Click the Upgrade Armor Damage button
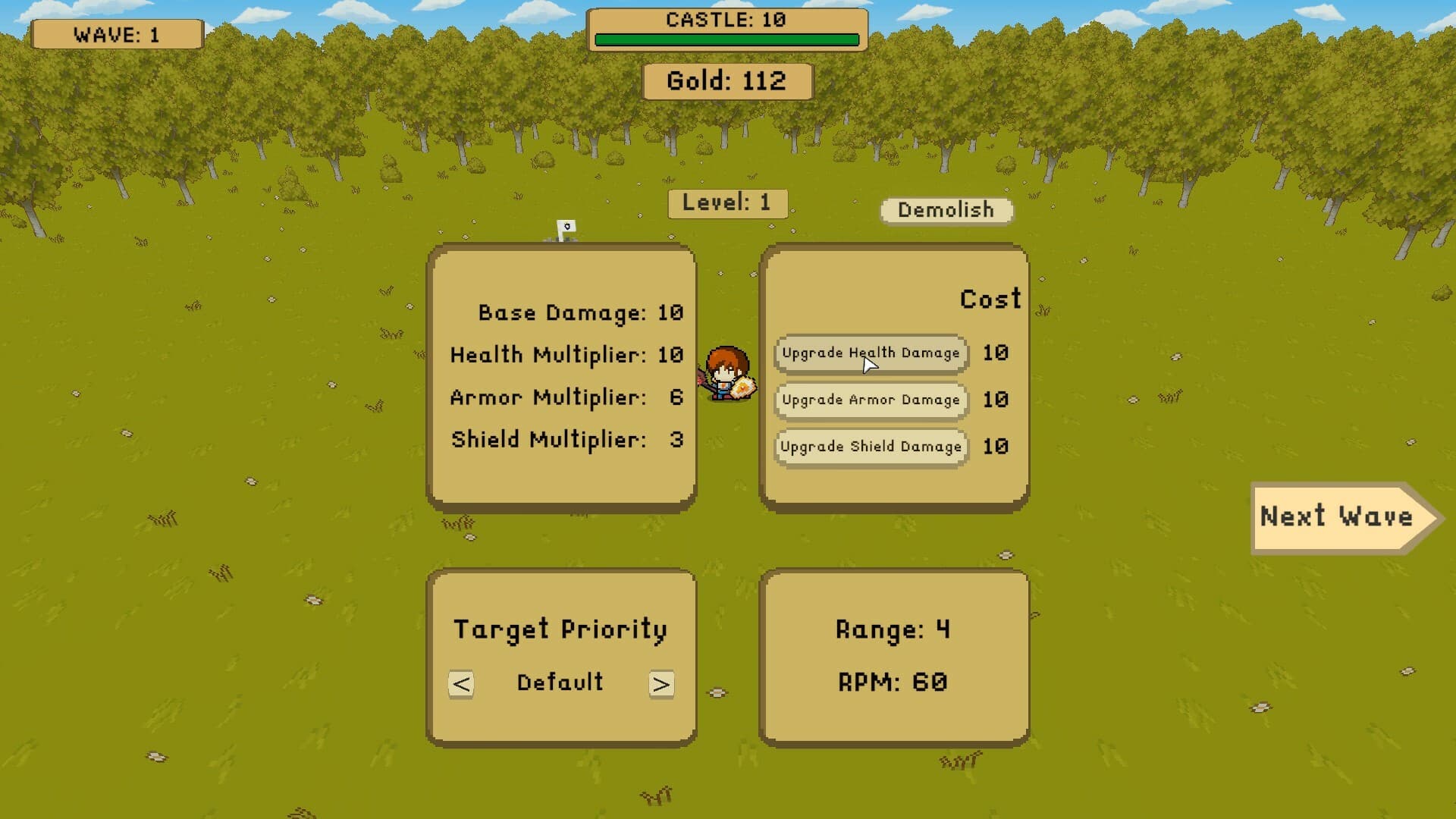 [x=870, y=400]
